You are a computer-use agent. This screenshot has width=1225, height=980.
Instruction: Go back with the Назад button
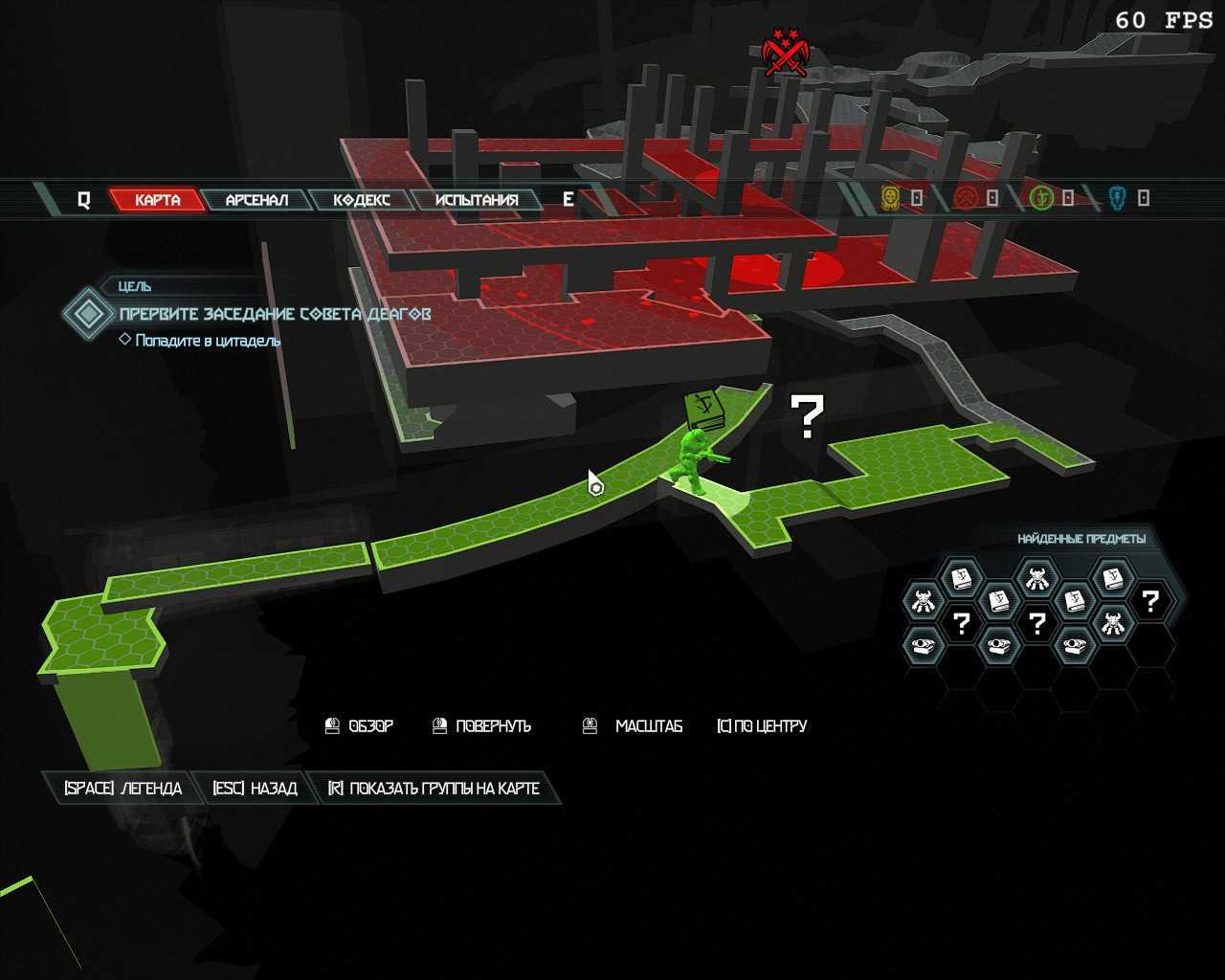pyautogui.click(x=255, y=789)
